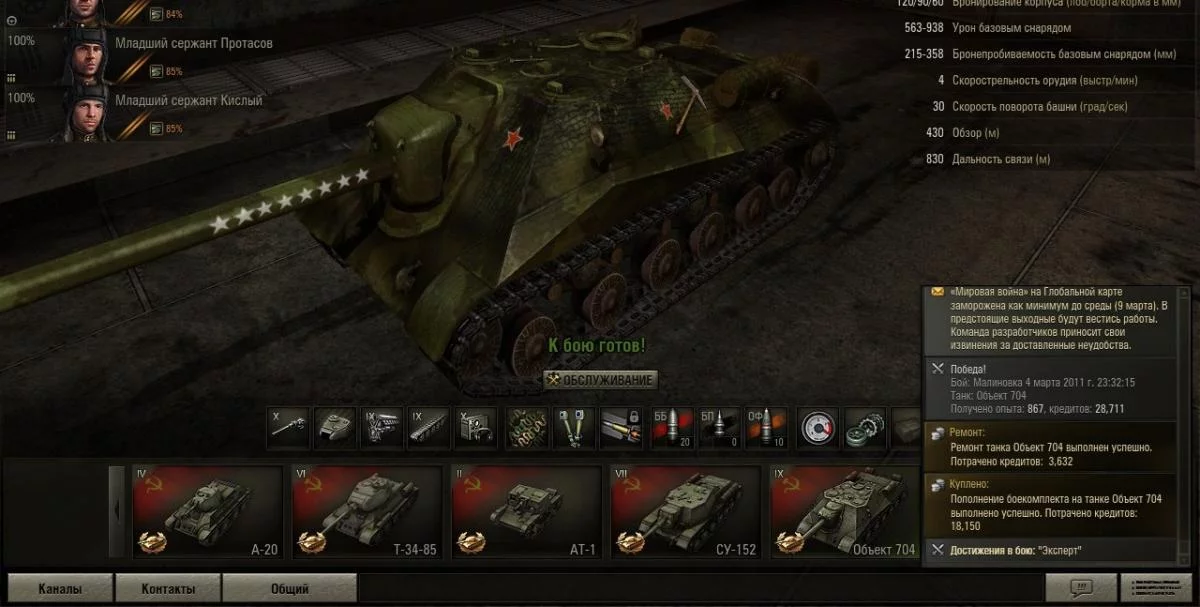
Task: Open the engine module slot
Action: (x=381, y=427)
